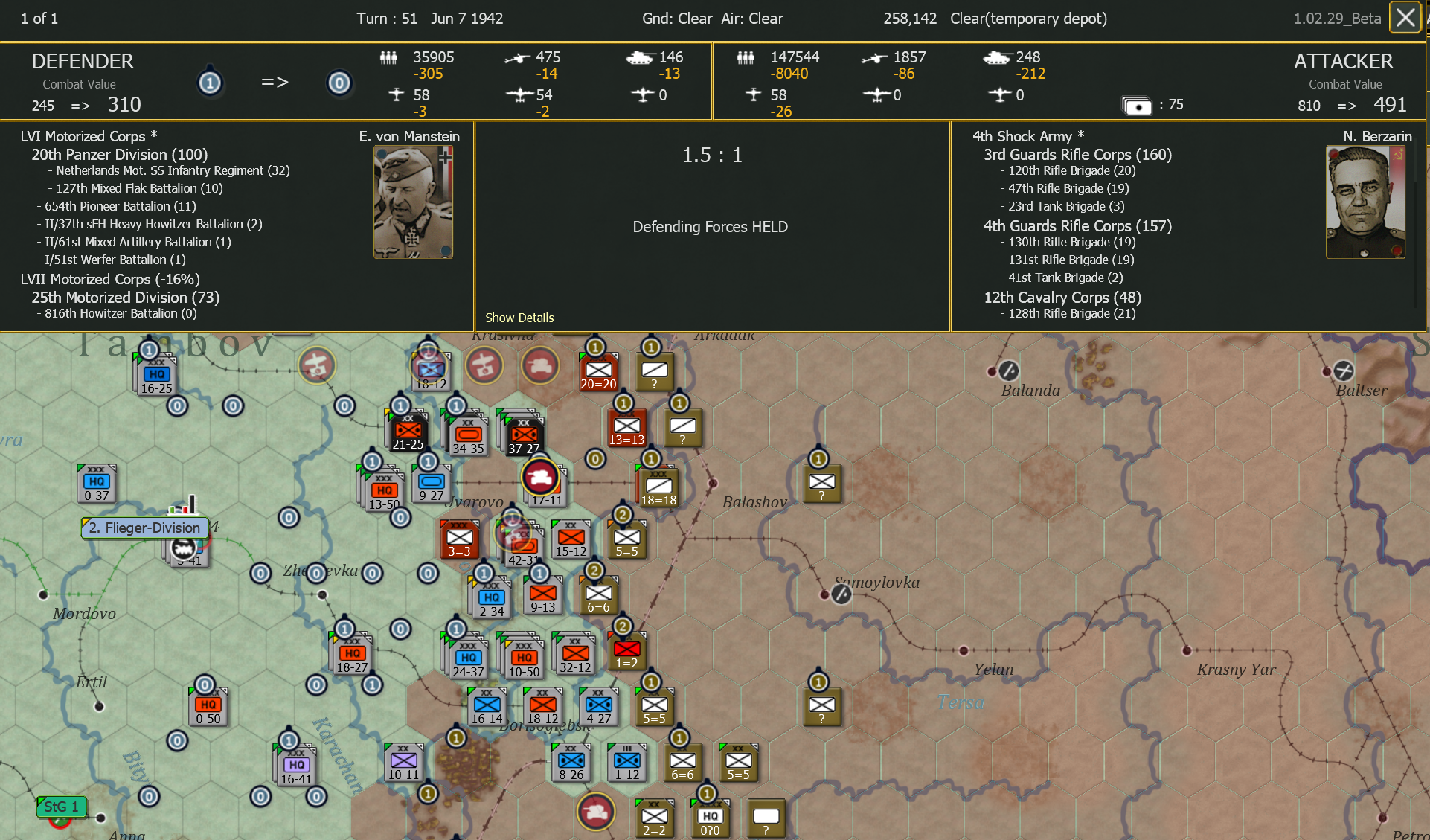Click the tank icon showing attacker losses 248
This screenshot has width=1430, height=840.
995,57
